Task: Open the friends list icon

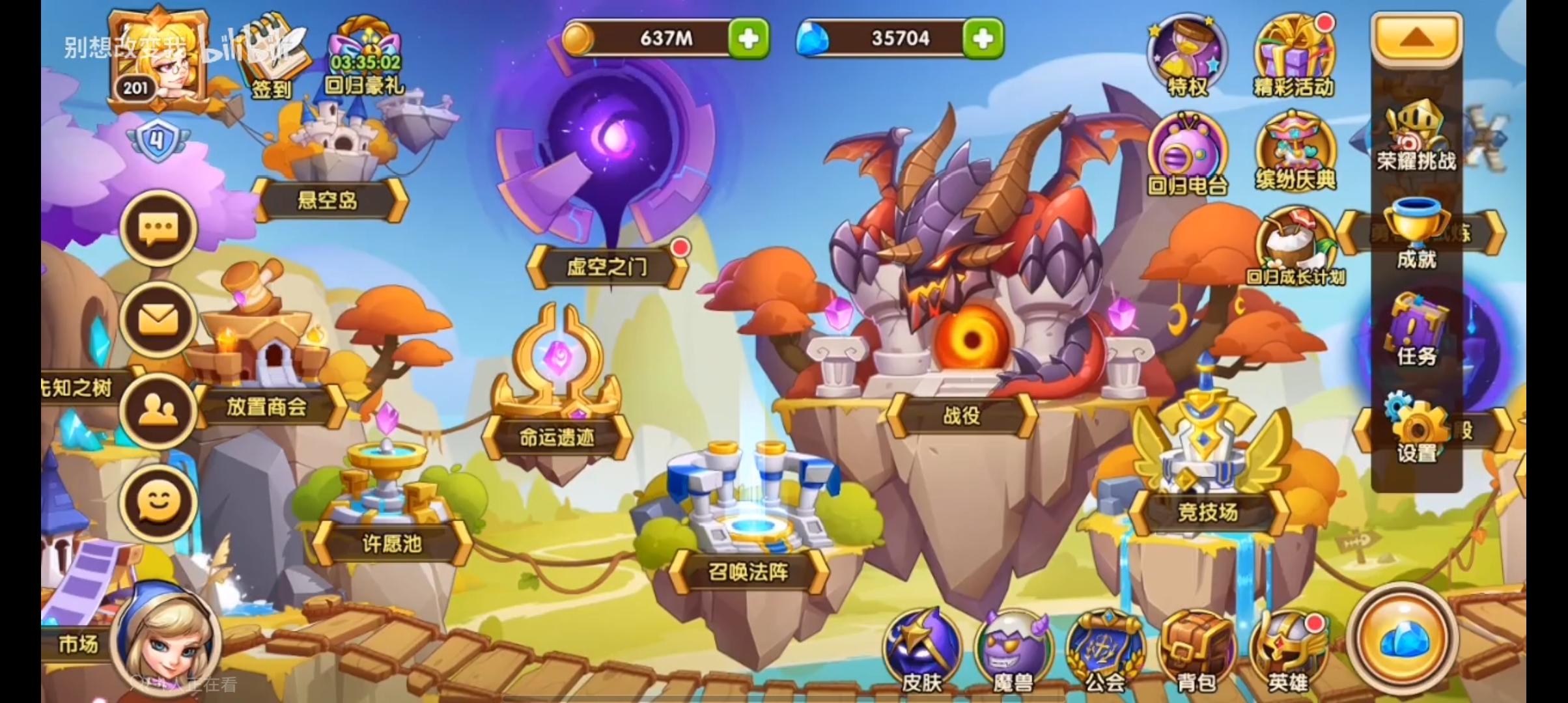Action: [158, 409]
